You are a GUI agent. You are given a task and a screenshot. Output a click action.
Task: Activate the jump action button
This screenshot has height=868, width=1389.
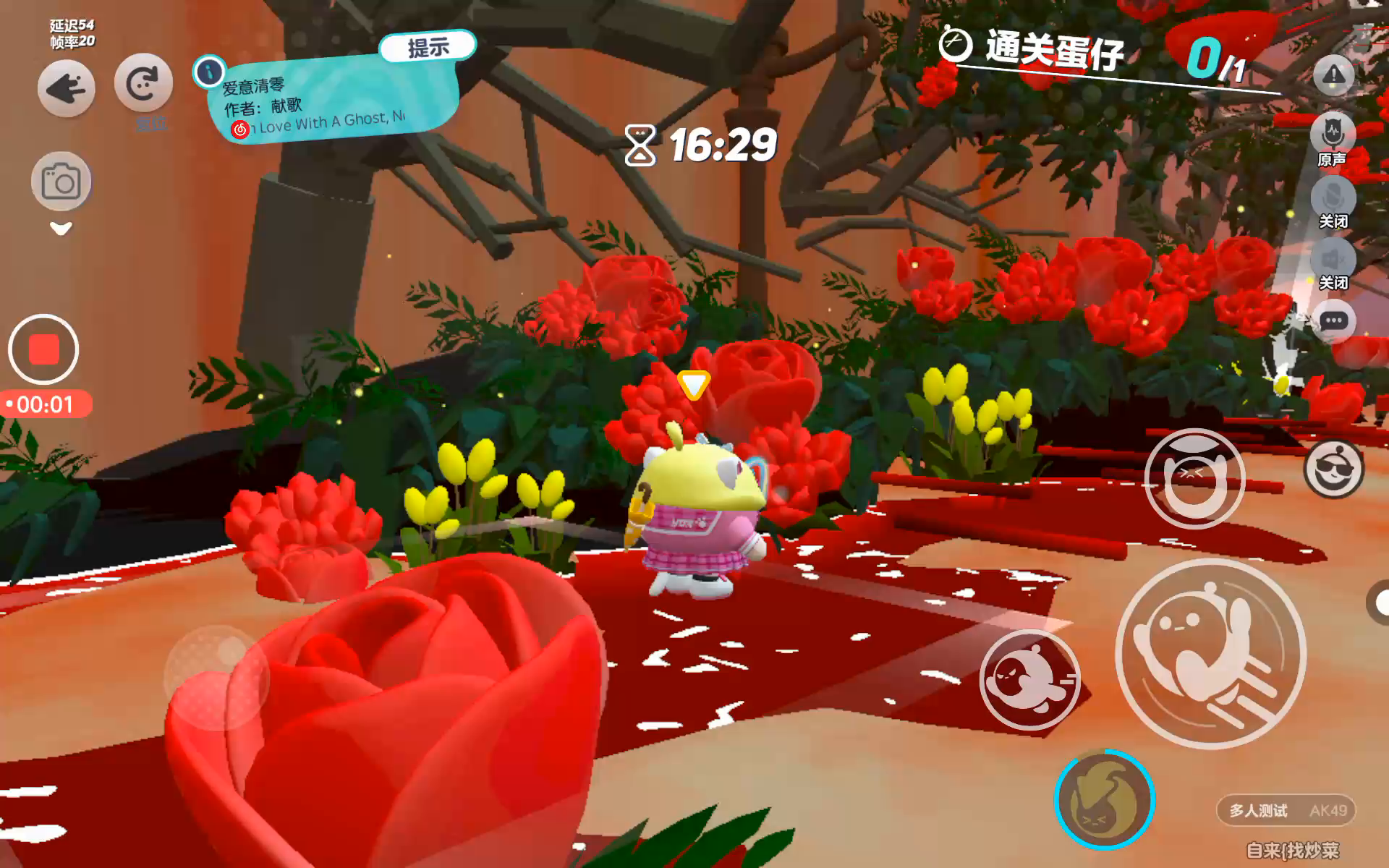[x=1210, y=653]
